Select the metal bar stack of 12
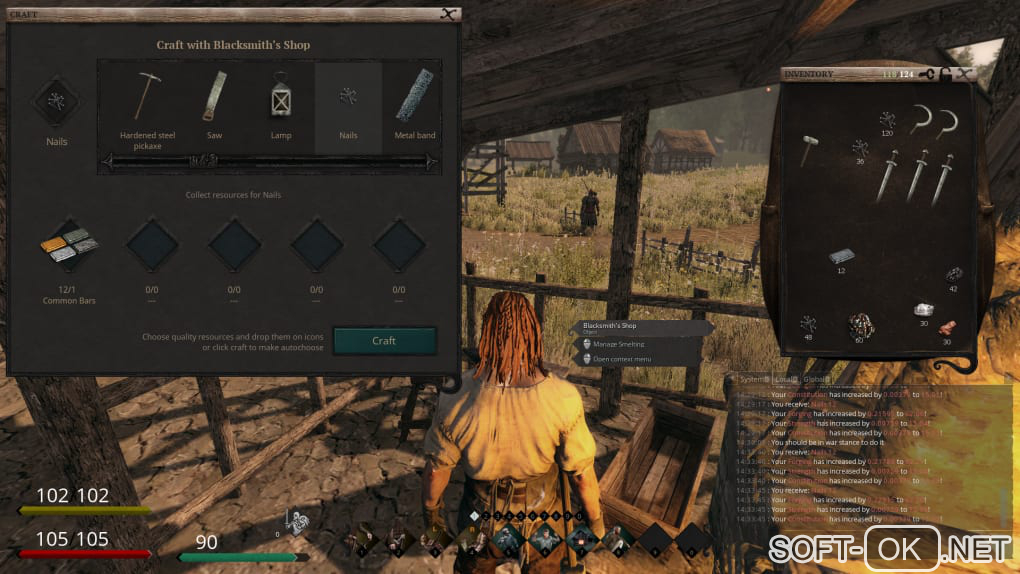1020x574 pixels. pyautogui.click(x=841, y=258)
